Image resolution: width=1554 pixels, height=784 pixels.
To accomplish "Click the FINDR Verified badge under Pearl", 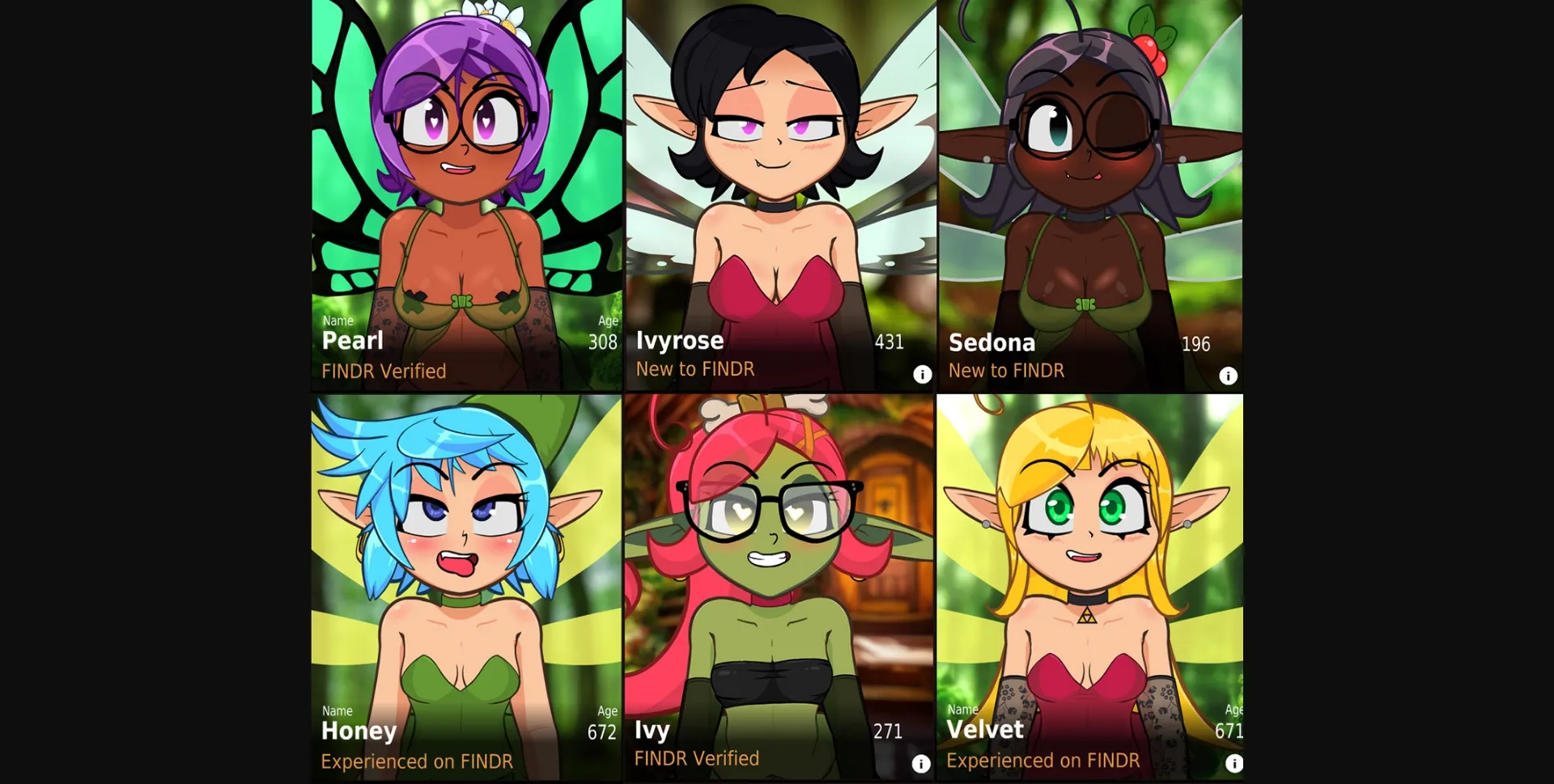I will pos(384,371).
